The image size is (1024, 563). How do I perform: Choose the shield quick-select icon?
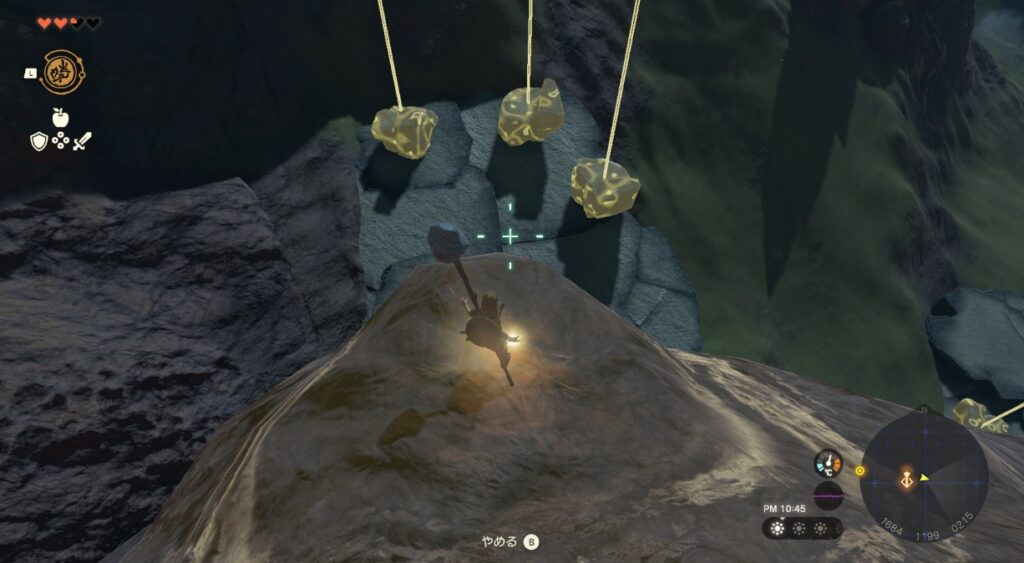point(38,141)
